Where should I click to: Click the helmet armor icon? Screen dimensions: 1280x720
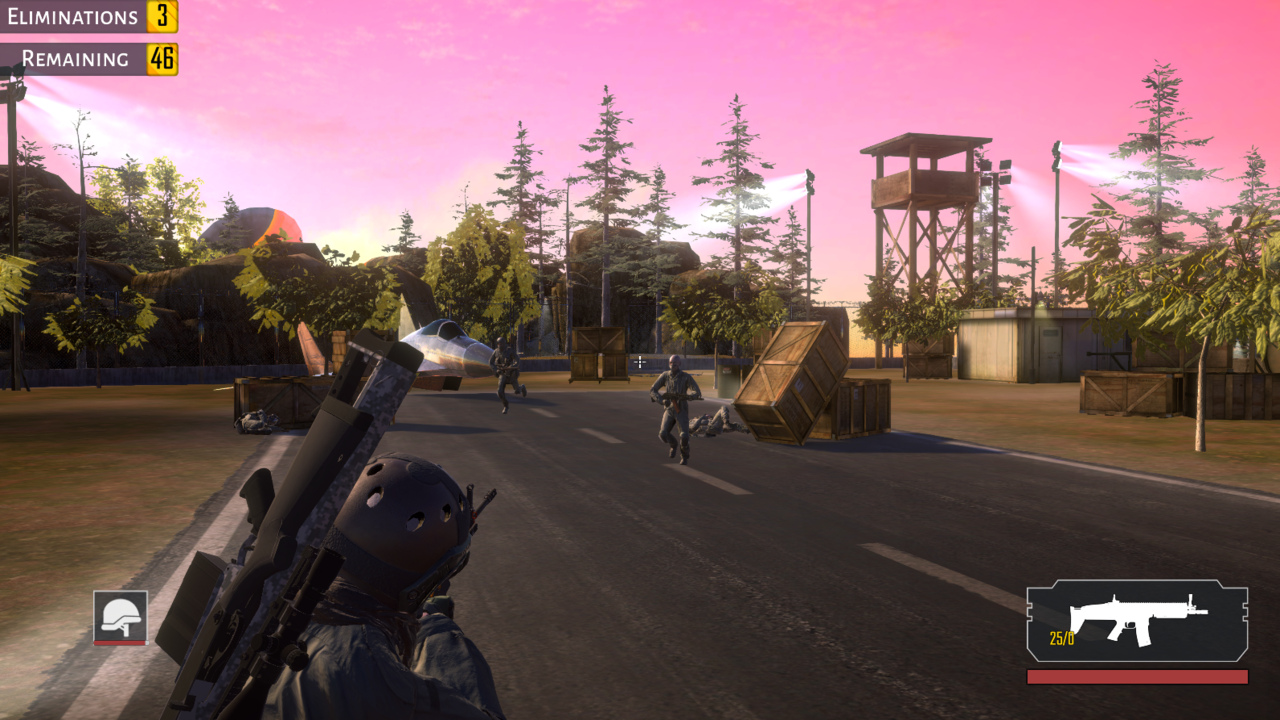123,617
